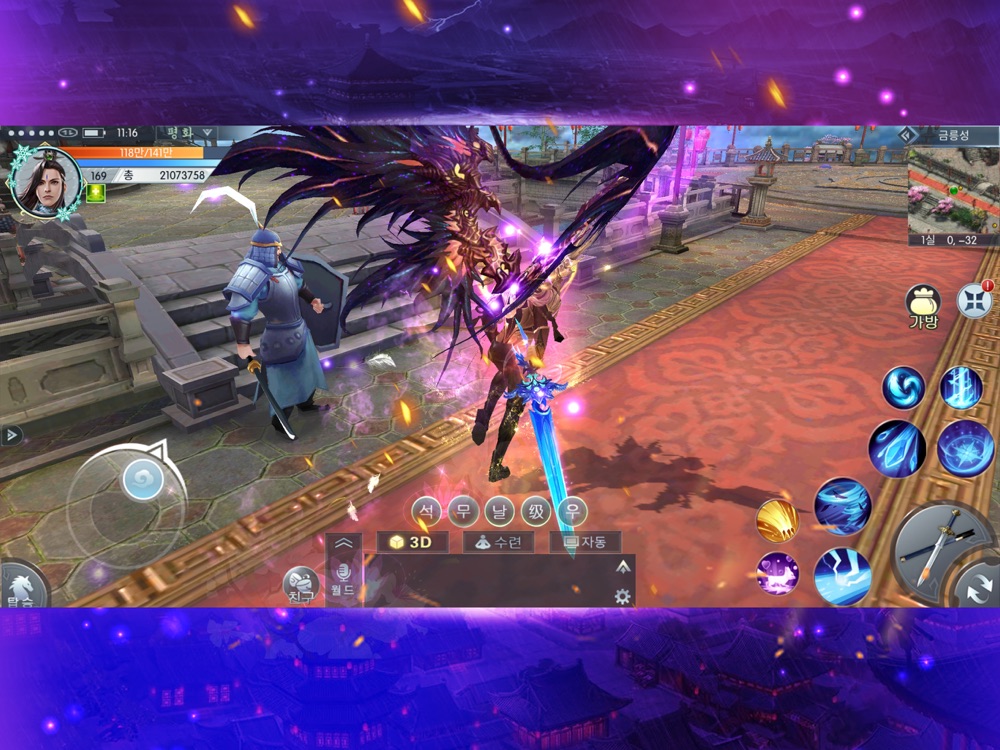This screenshot has width=1000, height=750.
Task: Open chat settings gear icon
Action: pyautogui.click(x=622, y=596)
